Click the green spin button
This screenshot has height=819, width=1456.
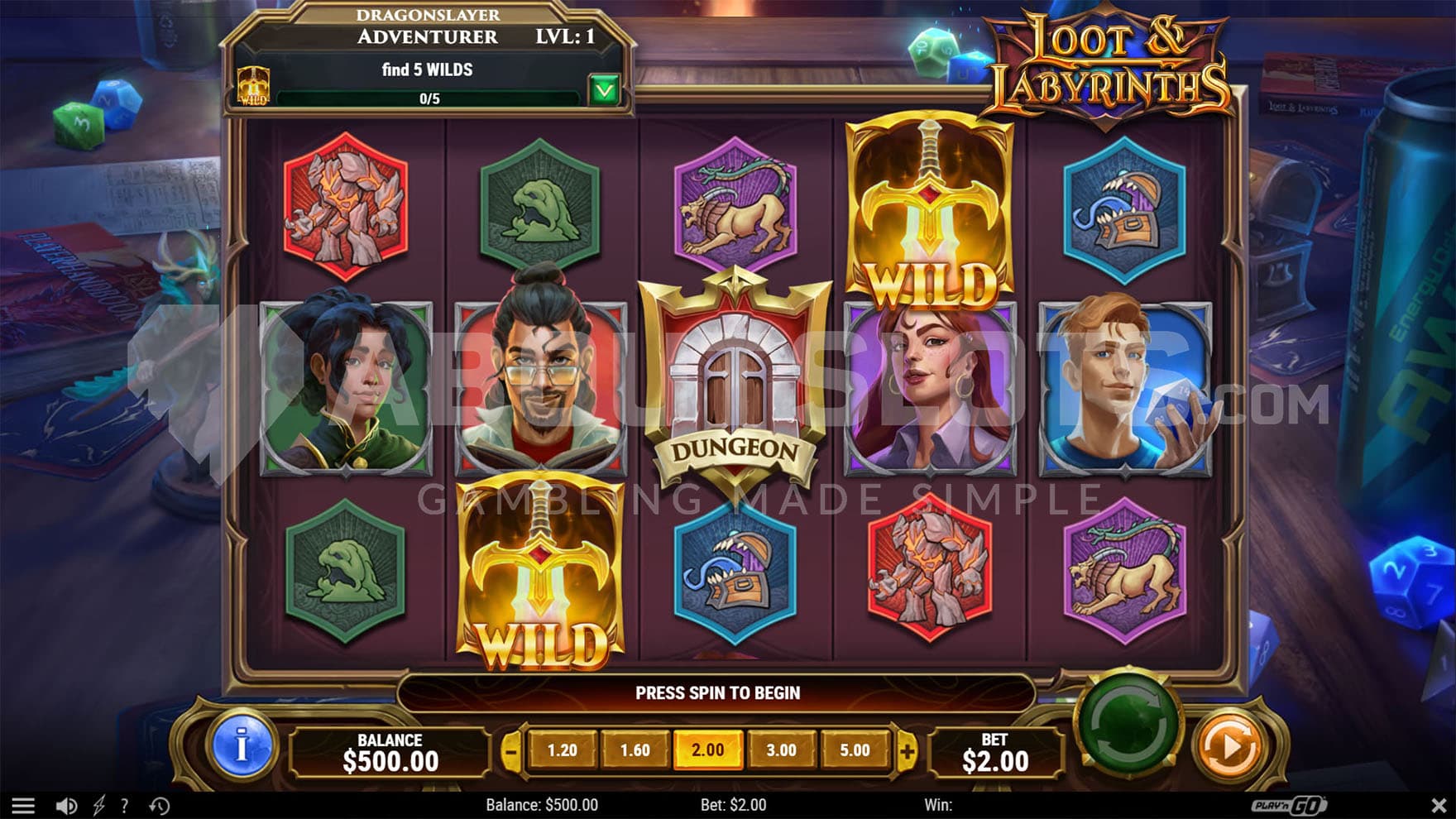(1128, 723)
